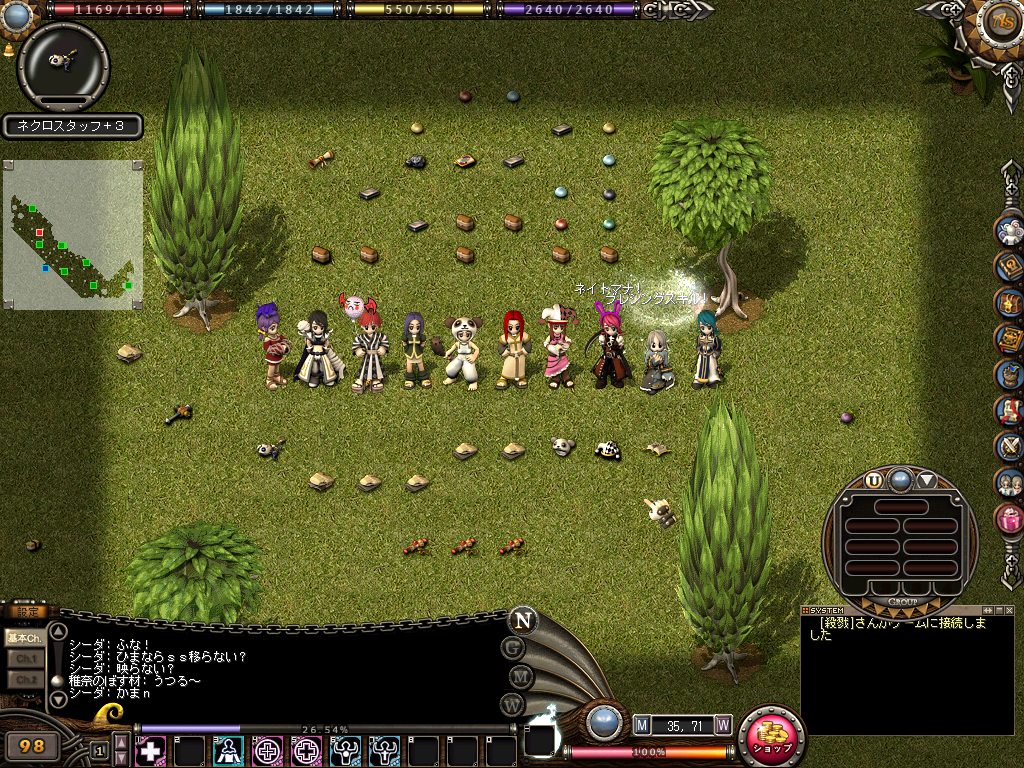Screen dimensions: 1024x768
Task: Click the equipped weapon portrait circle
Action: [63, 66]
